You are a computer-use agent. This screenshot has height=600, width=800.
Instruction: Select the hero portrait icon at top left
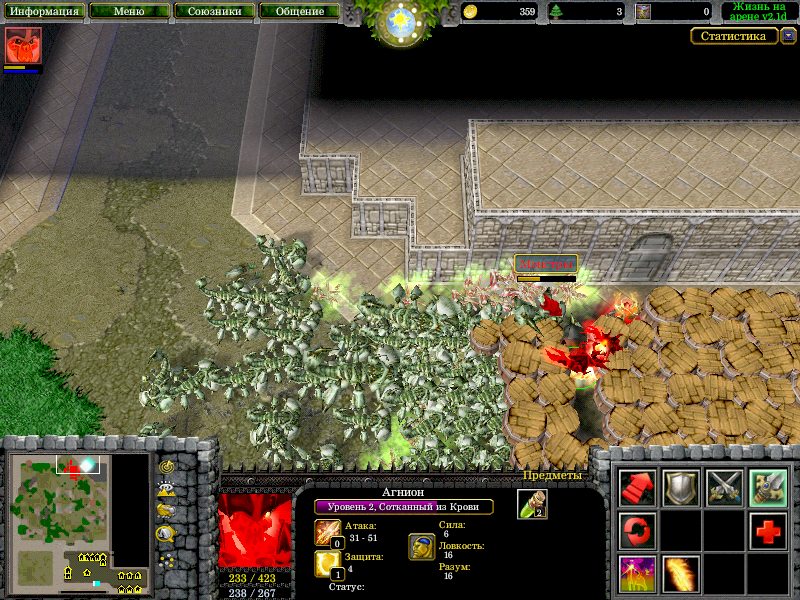point(20,46)
